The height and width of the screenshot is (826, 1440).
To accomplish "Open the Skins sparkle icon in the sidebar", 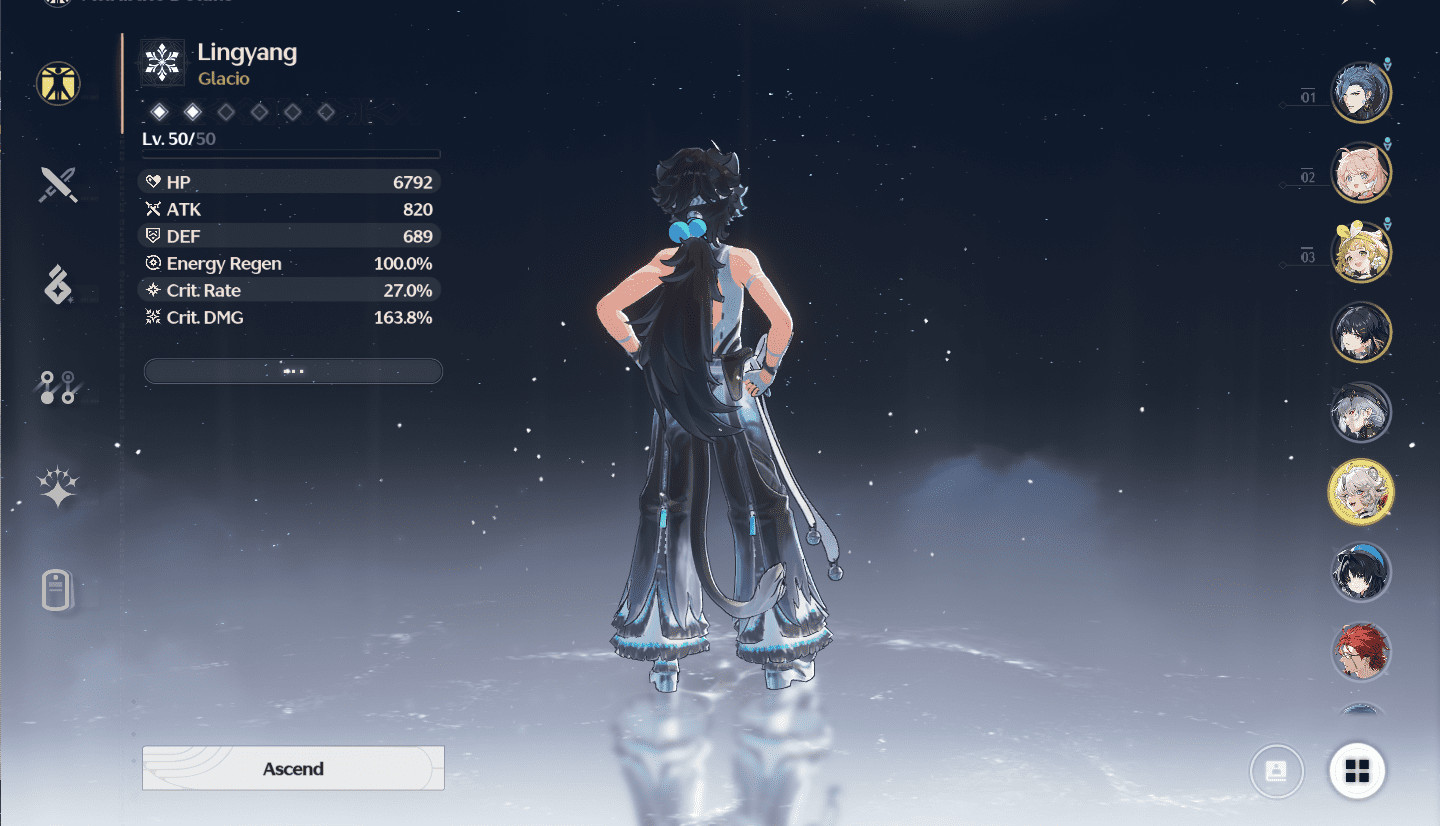I will click(57, 487).
